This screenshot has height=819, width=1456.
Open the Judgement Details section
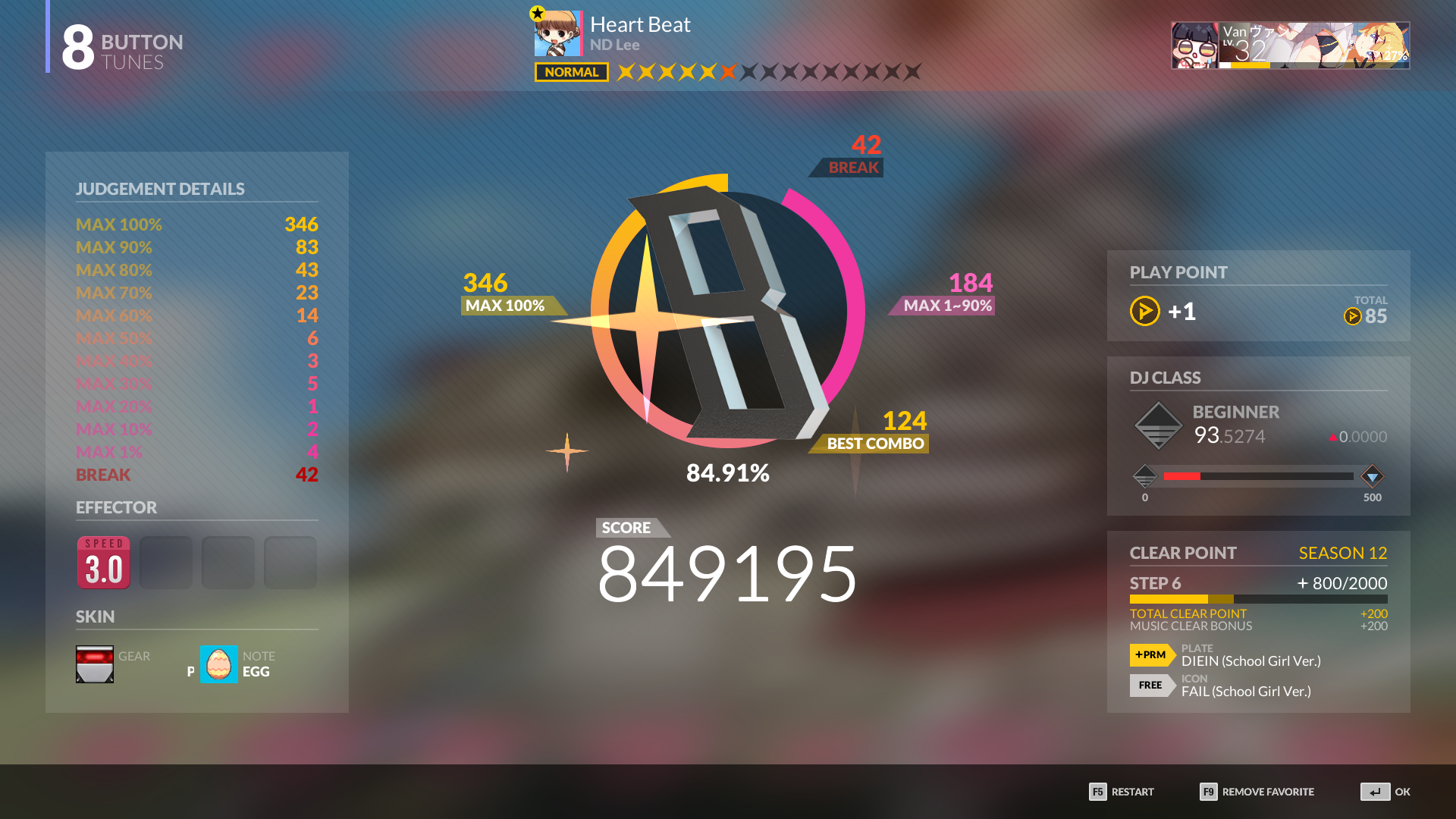160,189
